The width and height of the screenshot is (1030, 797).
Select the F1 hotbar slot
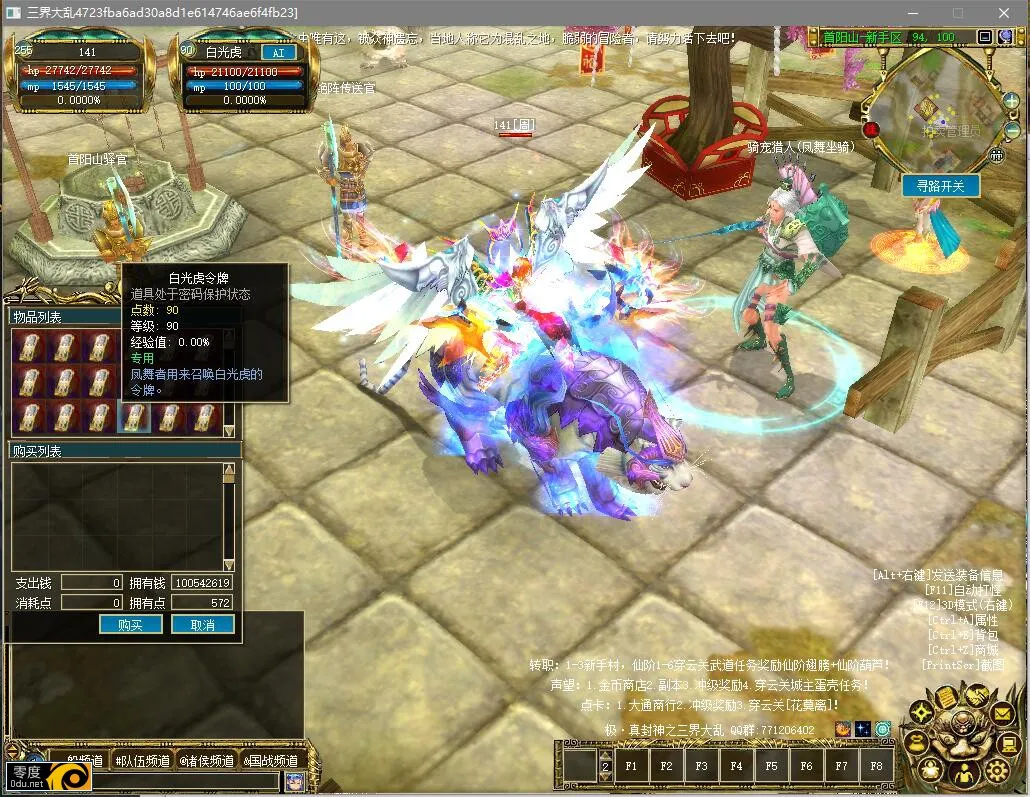point(632,766)
